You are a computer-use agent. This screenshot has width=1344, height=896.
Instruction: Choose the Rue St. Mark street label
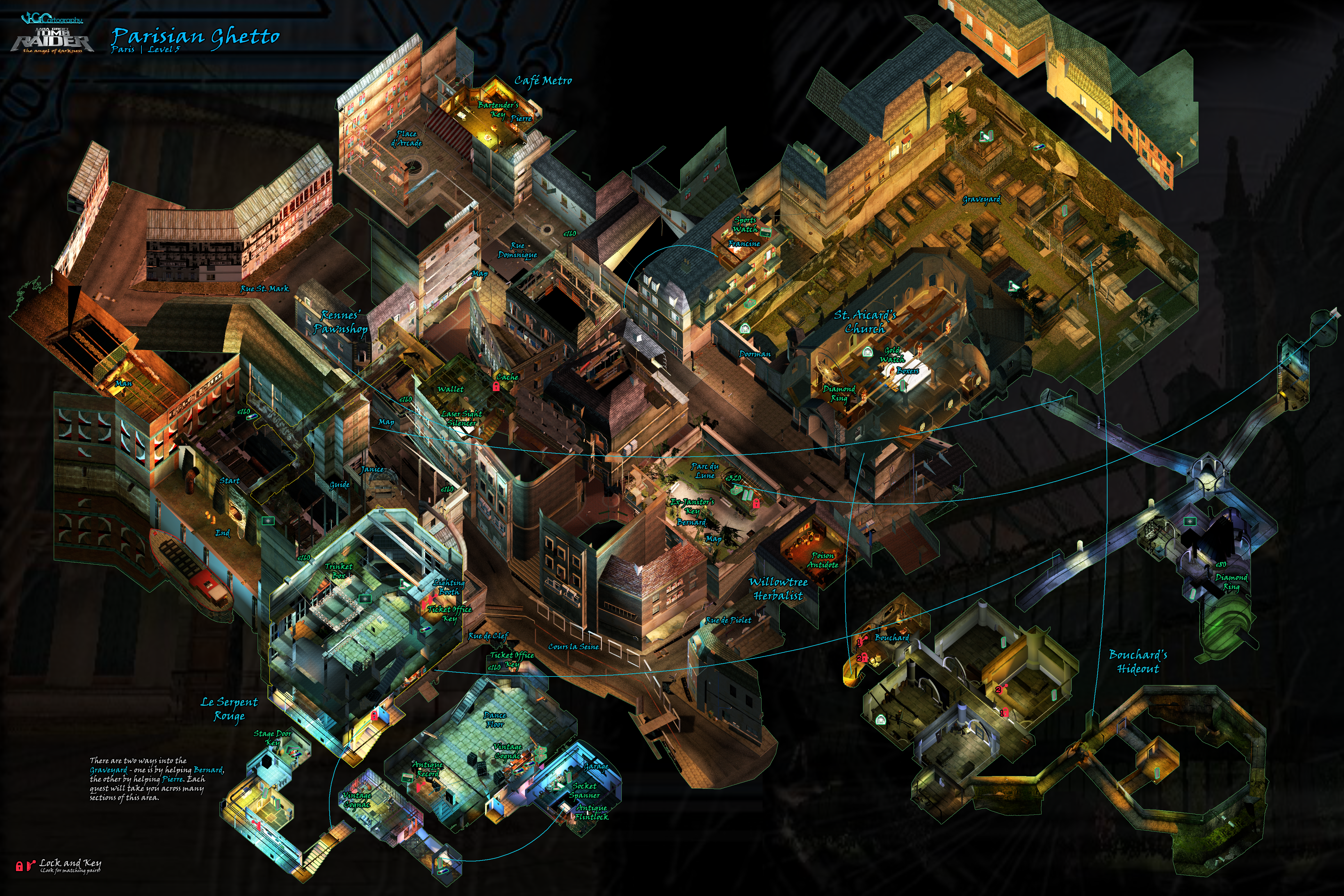(265, 289)
